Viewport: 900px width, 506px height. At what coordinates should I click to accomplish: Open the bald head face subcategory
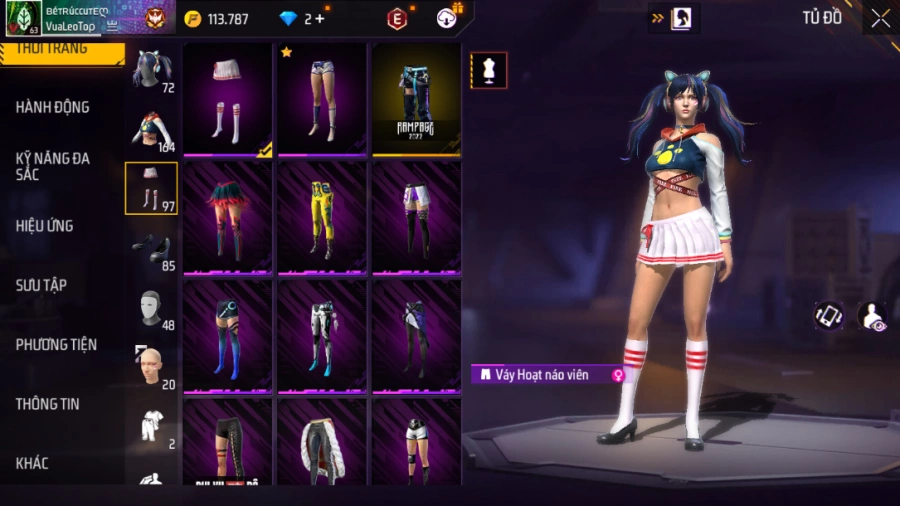click(x=151, y=367)
